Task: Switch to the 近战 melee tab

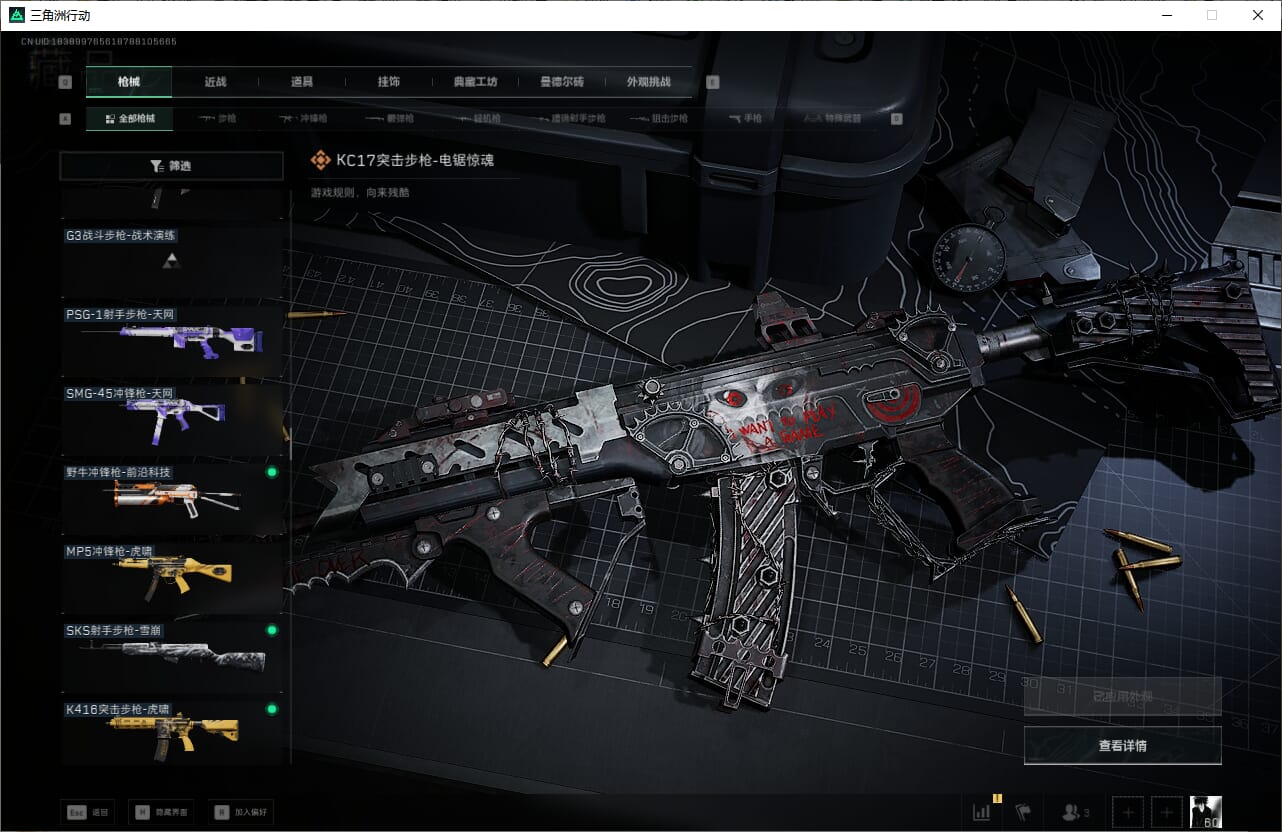Action: pyautogui.click(x=215, y=82)
